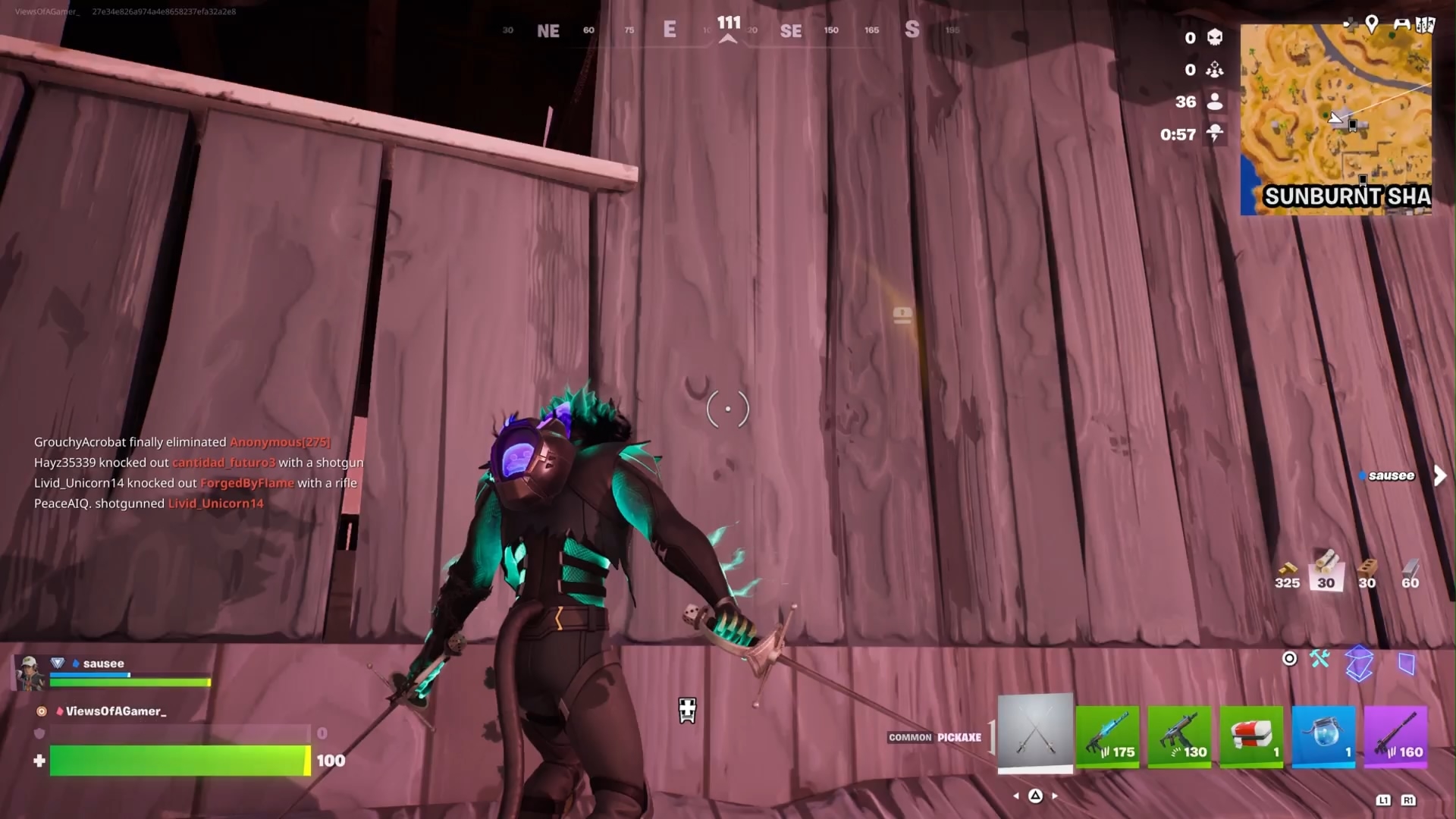Expand the arrow beside sausee's name tag
This screenshot has height=819, width=1456.
pyautogui.click(x=1440, y=476)
